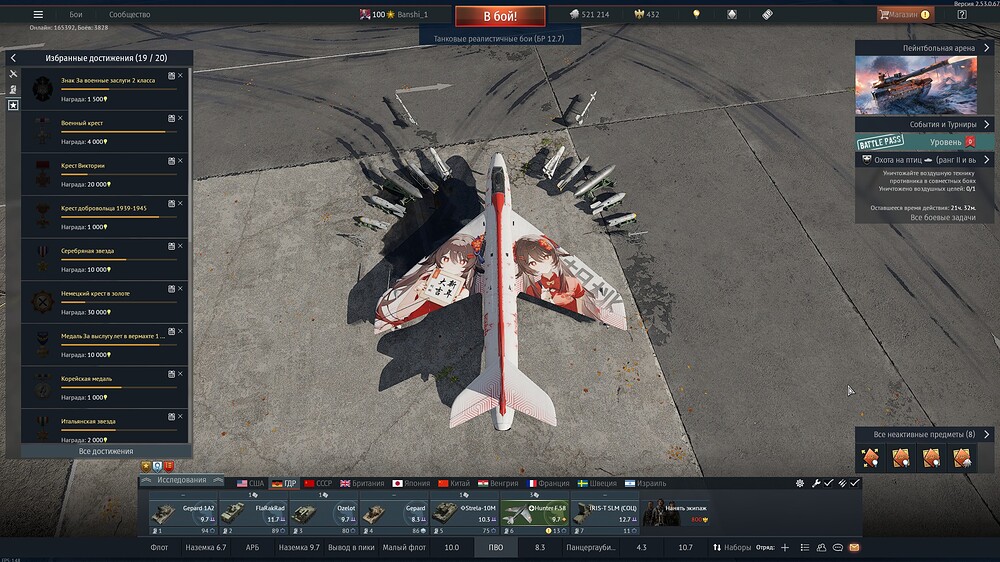Choose the IRIS-T SLM vehicle slot
Viewport: 1000px width, 562px height.
[604, 514]
